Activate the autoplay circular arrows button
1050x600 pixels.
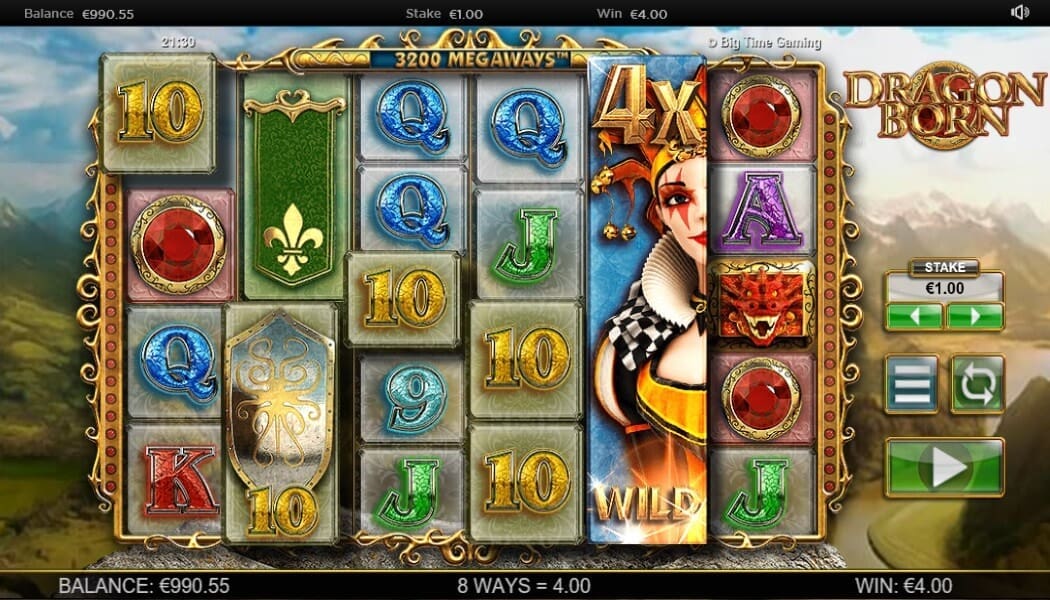977,384
